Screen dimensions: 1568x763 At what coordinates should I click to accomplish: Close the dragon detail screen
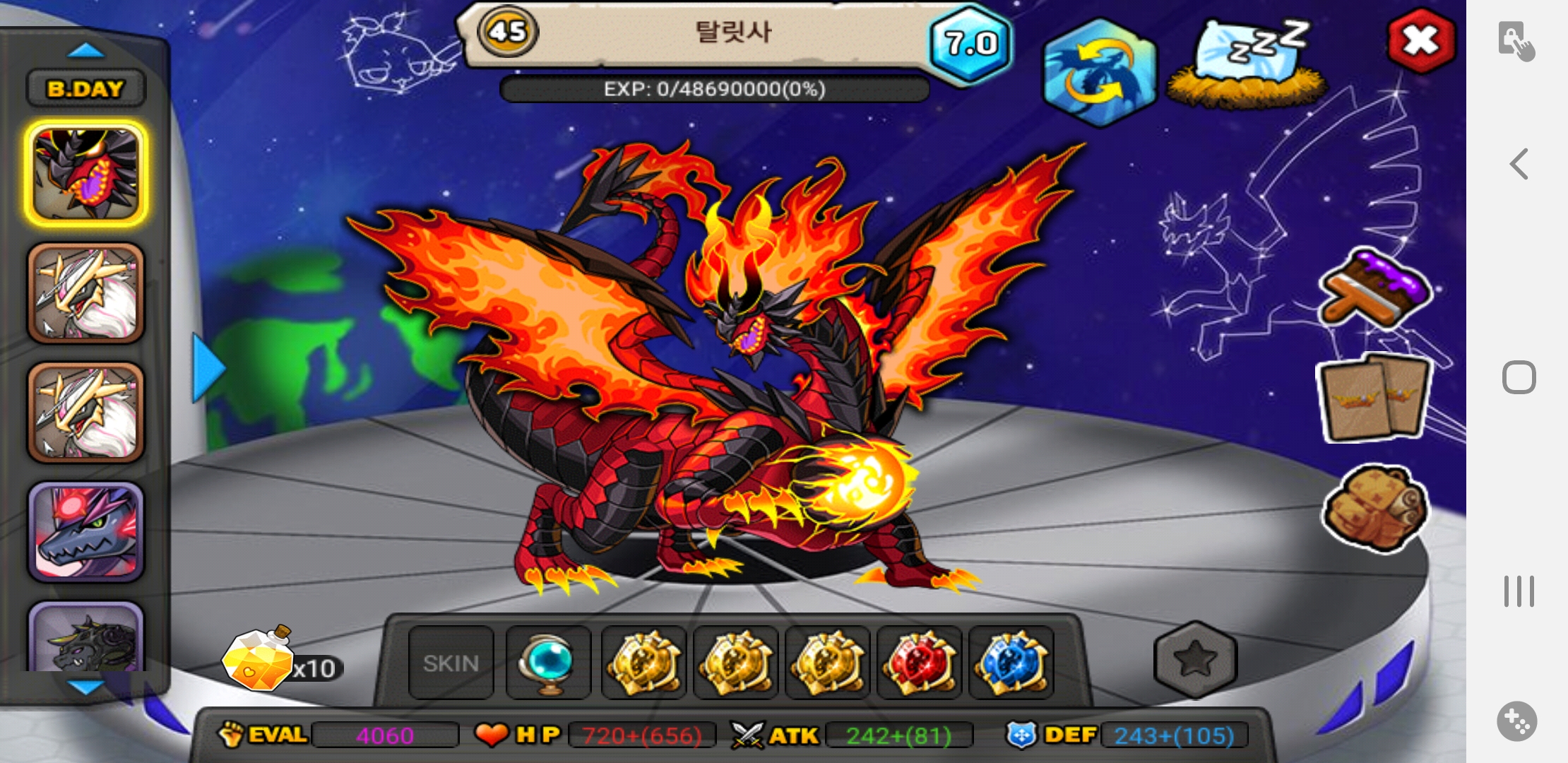tap(1420, 41)
